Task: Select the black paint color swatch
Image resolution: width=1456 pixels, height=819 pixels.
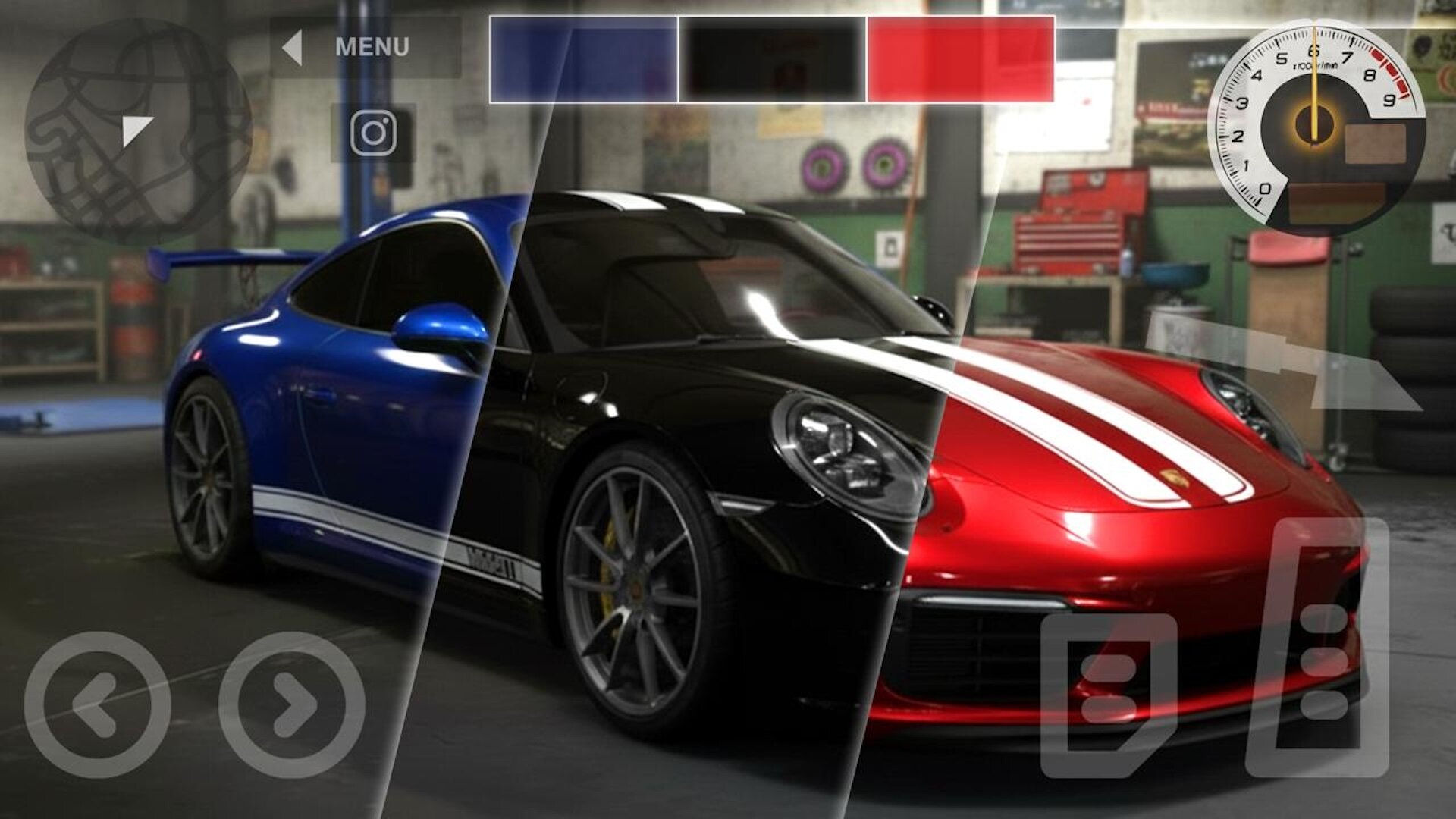Action: tap(772, 59)
